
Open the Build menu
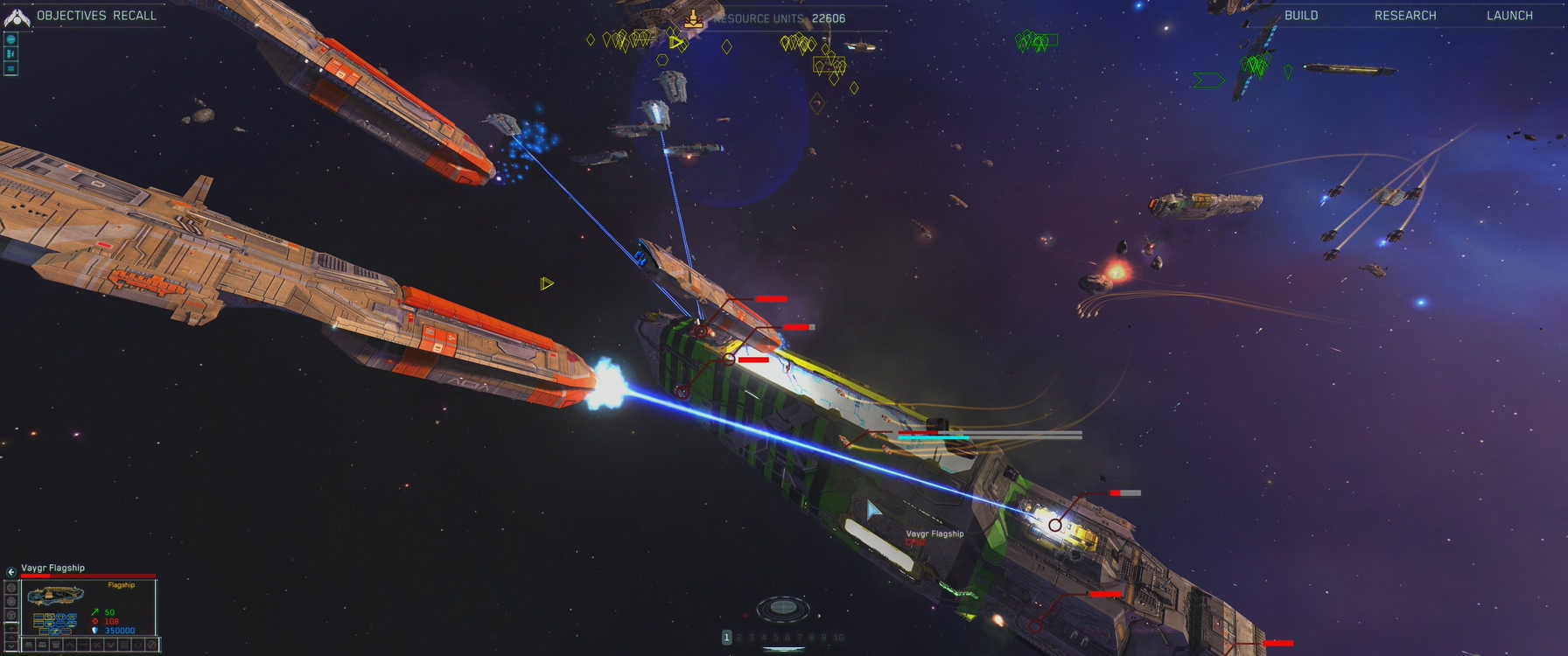click(x=1301, y=16)
